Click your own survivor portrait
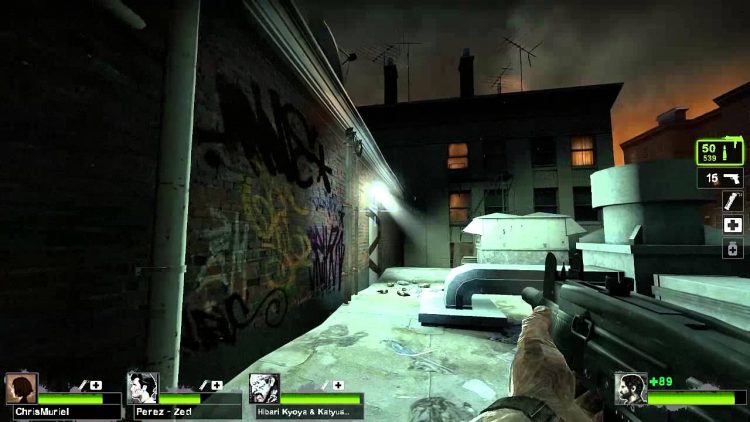 pyautogui.click(x=630, y=387)
